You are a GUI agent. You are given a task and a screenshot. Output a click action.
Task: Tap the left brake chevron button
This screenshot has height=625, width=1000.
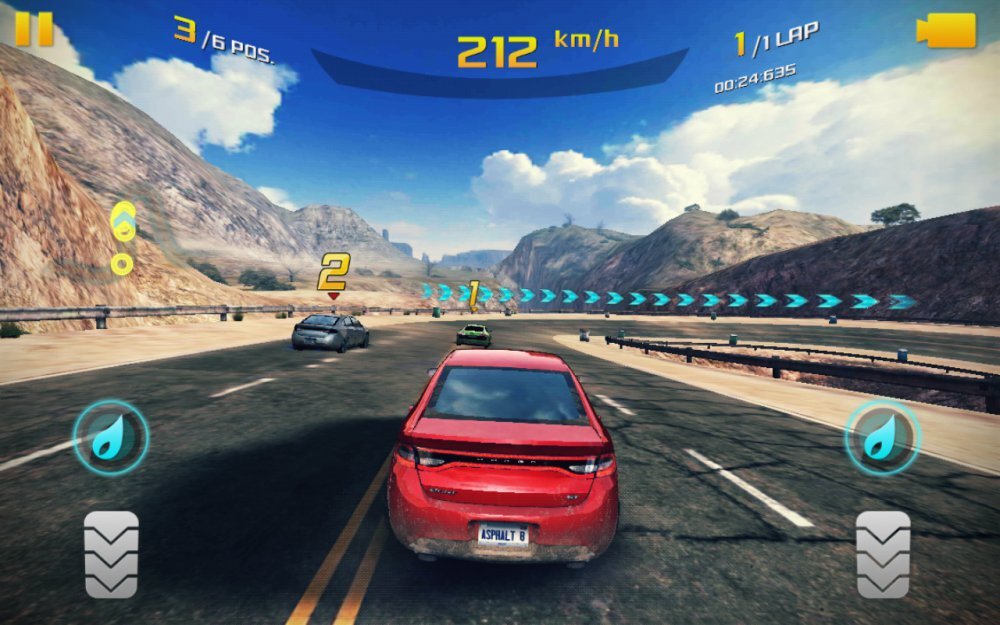point(111,554)
